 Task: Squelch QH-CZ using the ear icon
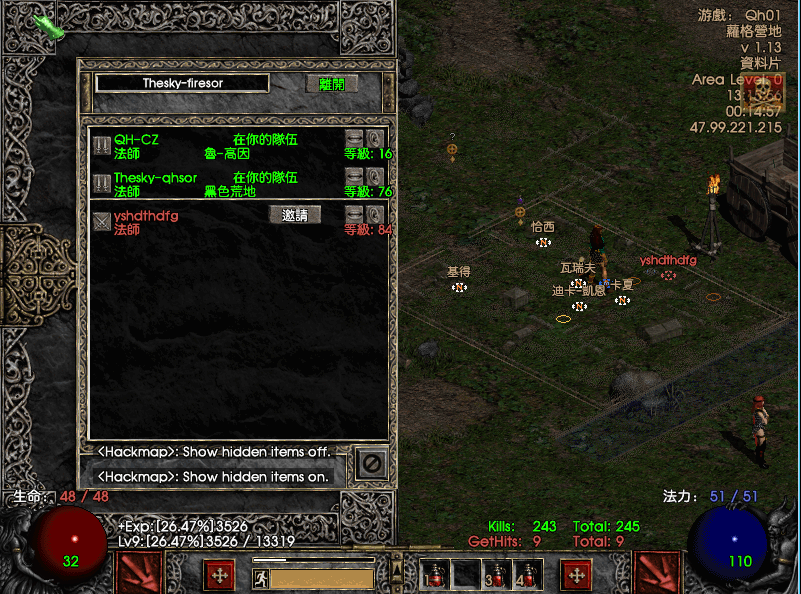(375, 138)
